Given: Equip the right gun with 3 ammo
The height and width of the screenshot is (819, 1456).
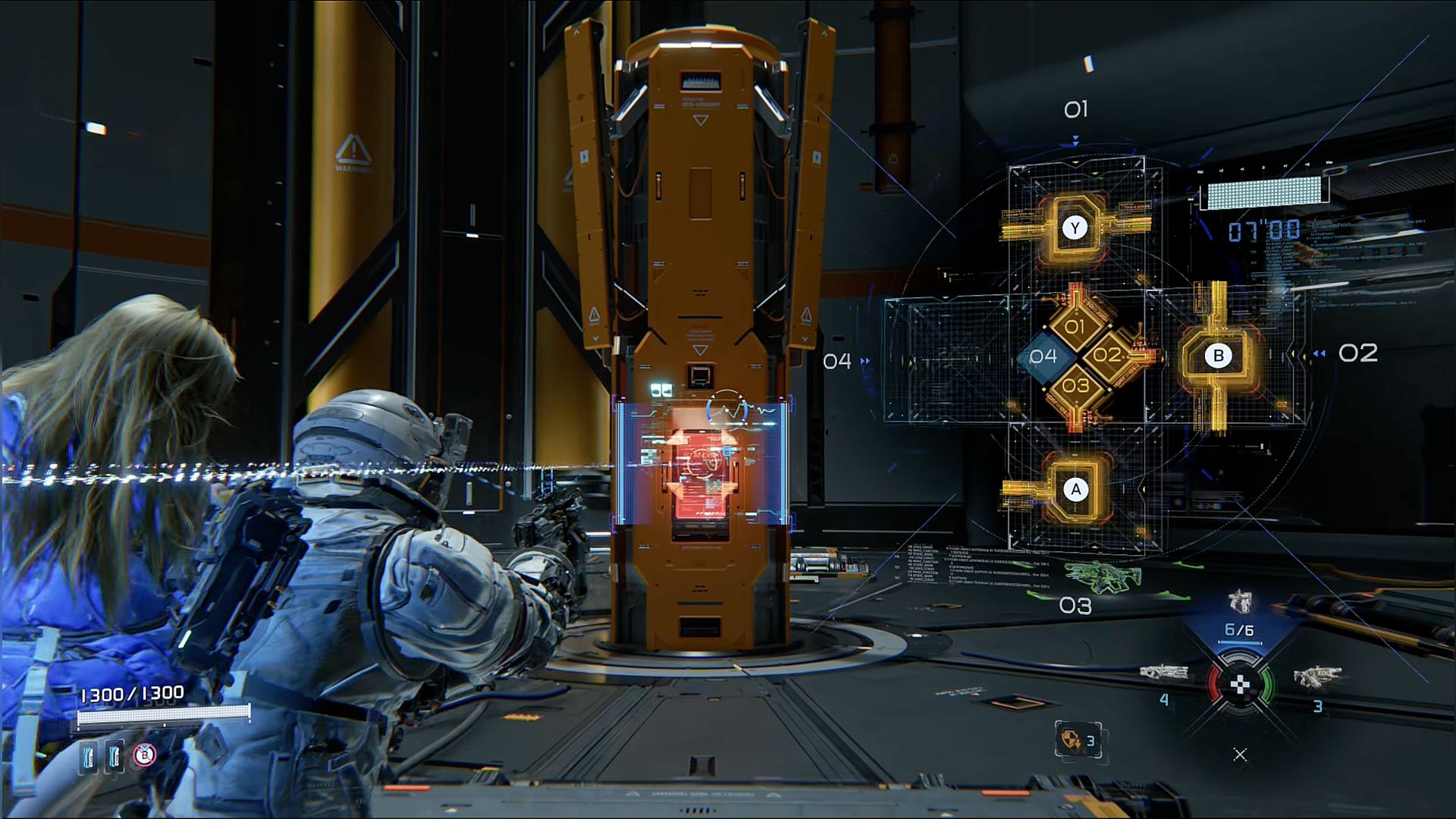Looking at the screenshot, I should [x=1317, y=677].
